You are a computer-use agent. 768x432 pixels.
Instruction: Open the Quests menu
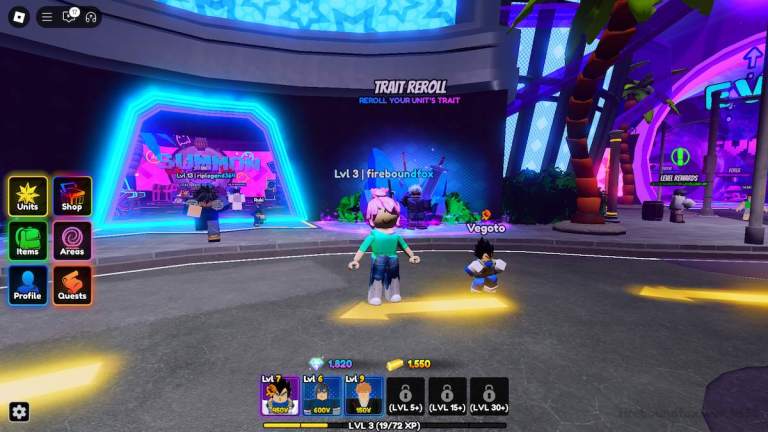point(72,285)
